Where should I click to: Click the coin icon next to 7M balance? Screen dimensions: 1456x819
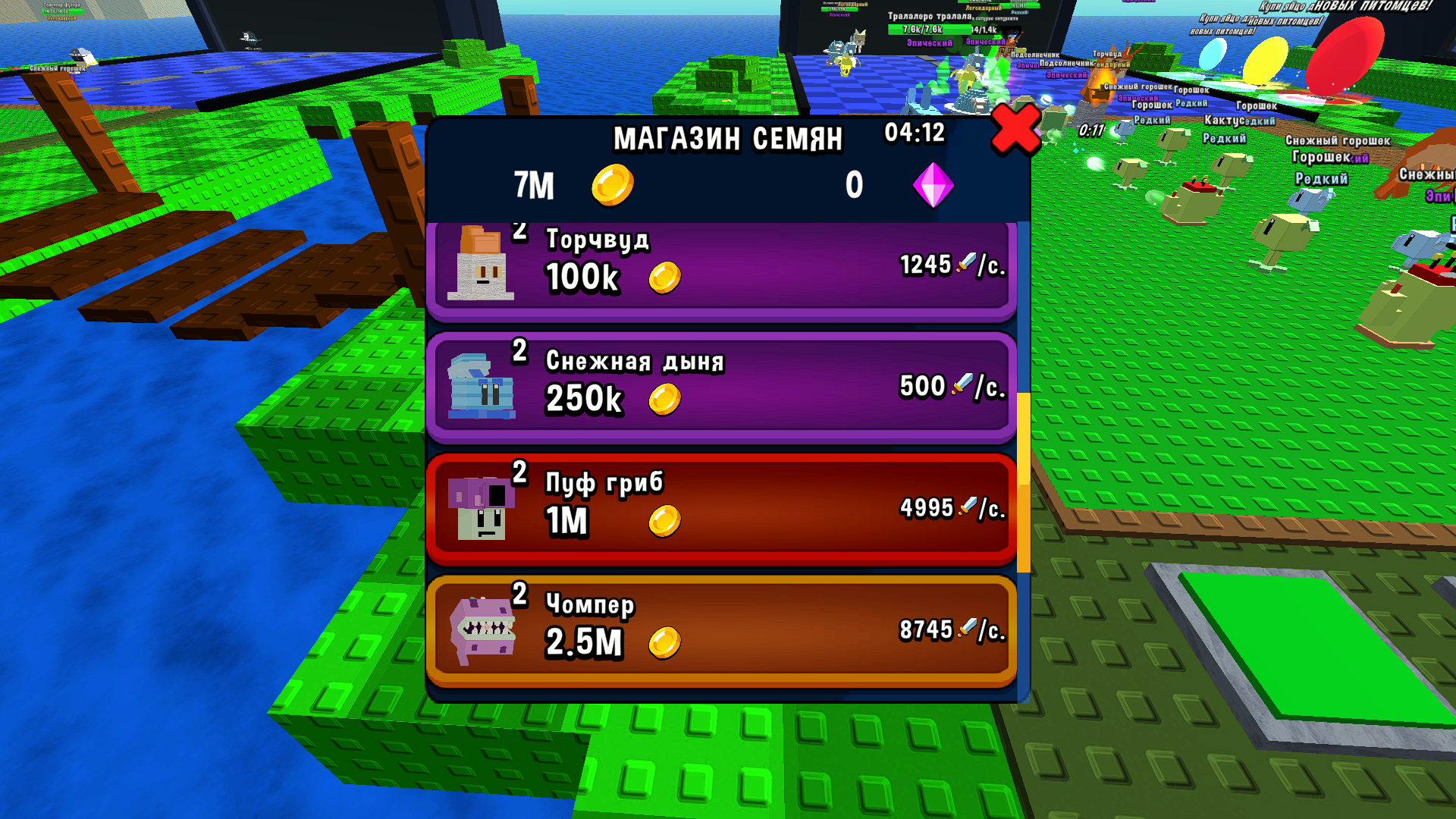tap(614, 184)
